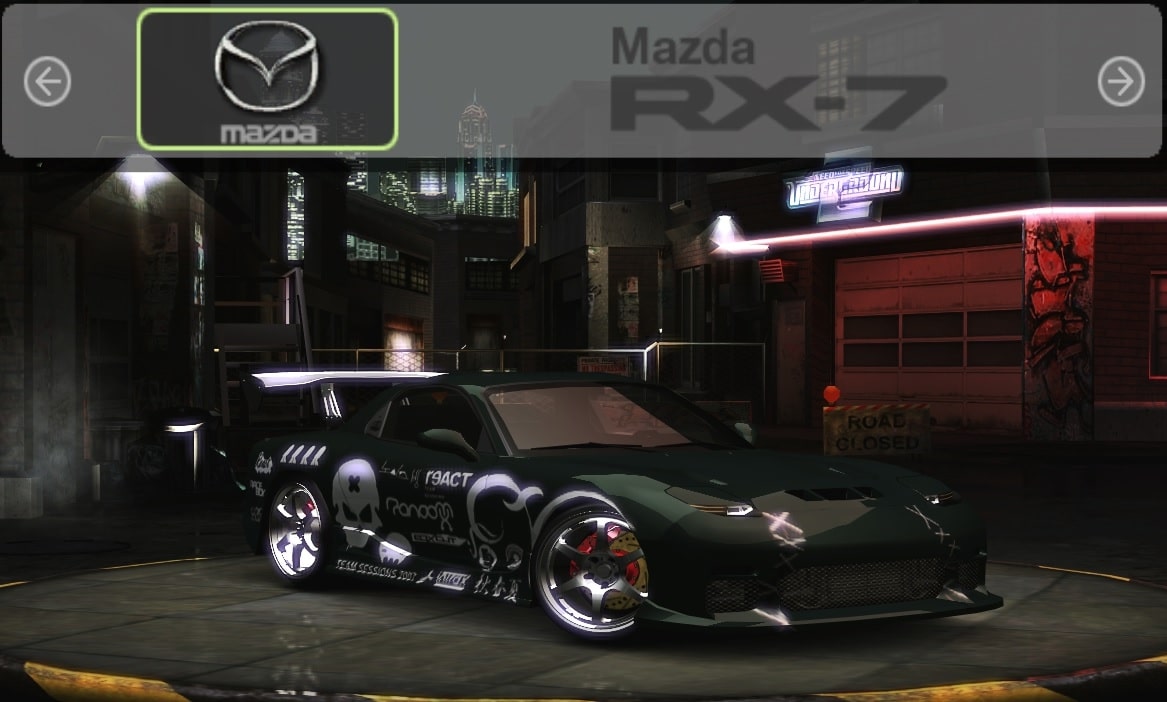Select the Mazda manufacturer logo tile
This screenshot has width=1167, height=702.
click(x=267, y=79)
